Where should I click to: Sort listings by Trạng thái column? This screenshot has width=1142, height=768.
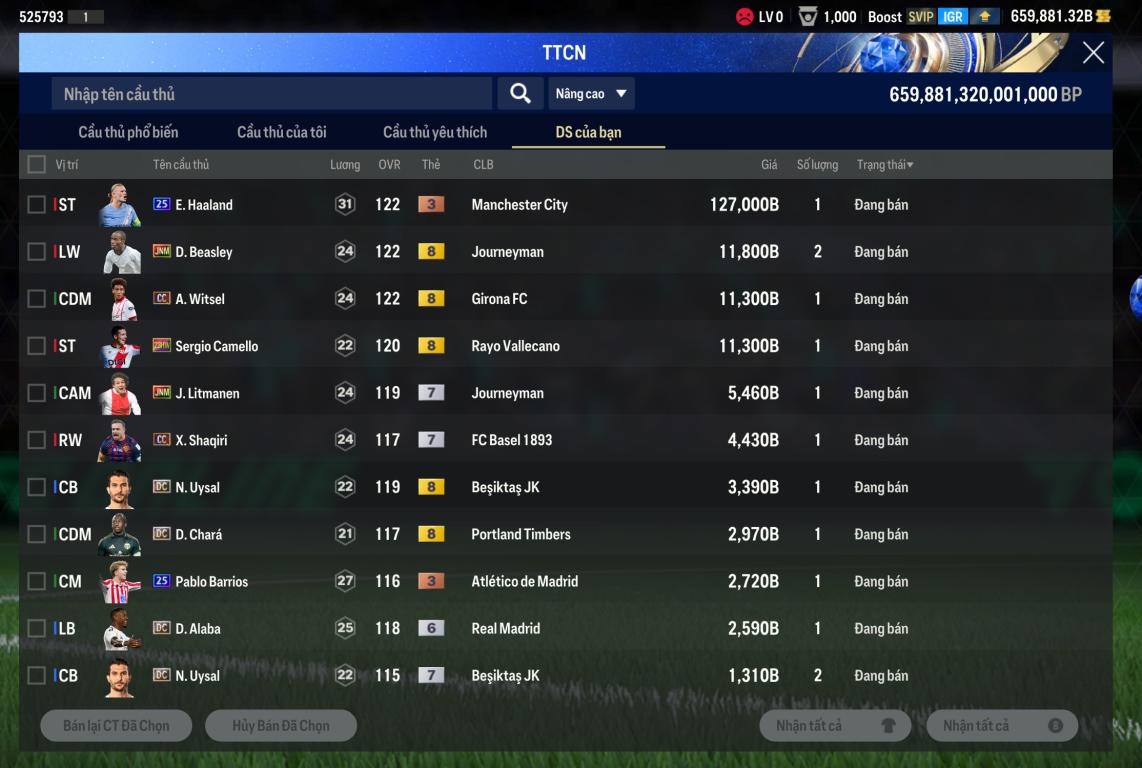pos(884,164)
